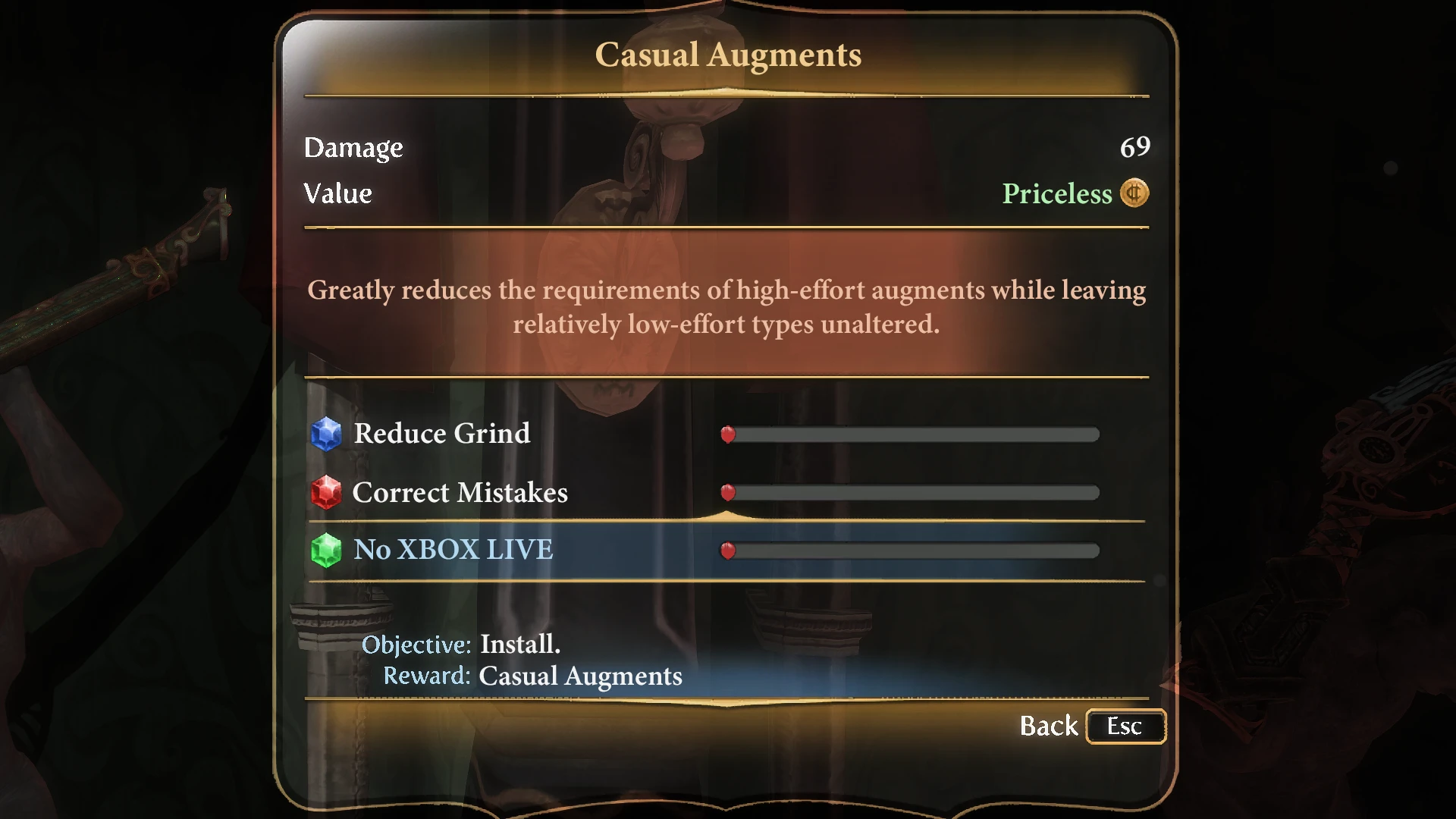Choose the No XBOX LIVE augment
This screenshot has height=819, width=1456.
pos(453,550)
